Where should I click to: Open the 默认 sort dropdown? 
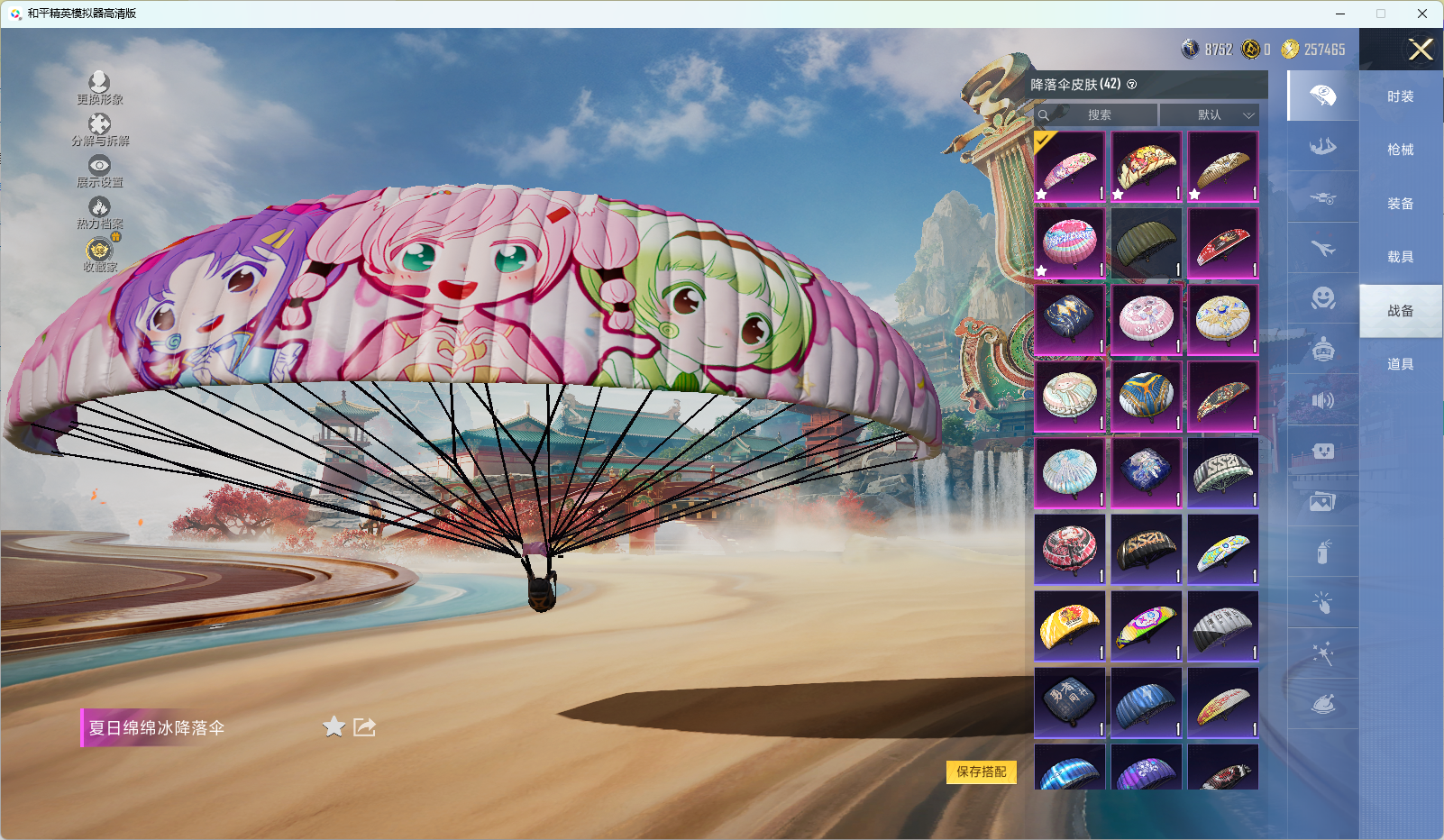tap(1210, 115)
